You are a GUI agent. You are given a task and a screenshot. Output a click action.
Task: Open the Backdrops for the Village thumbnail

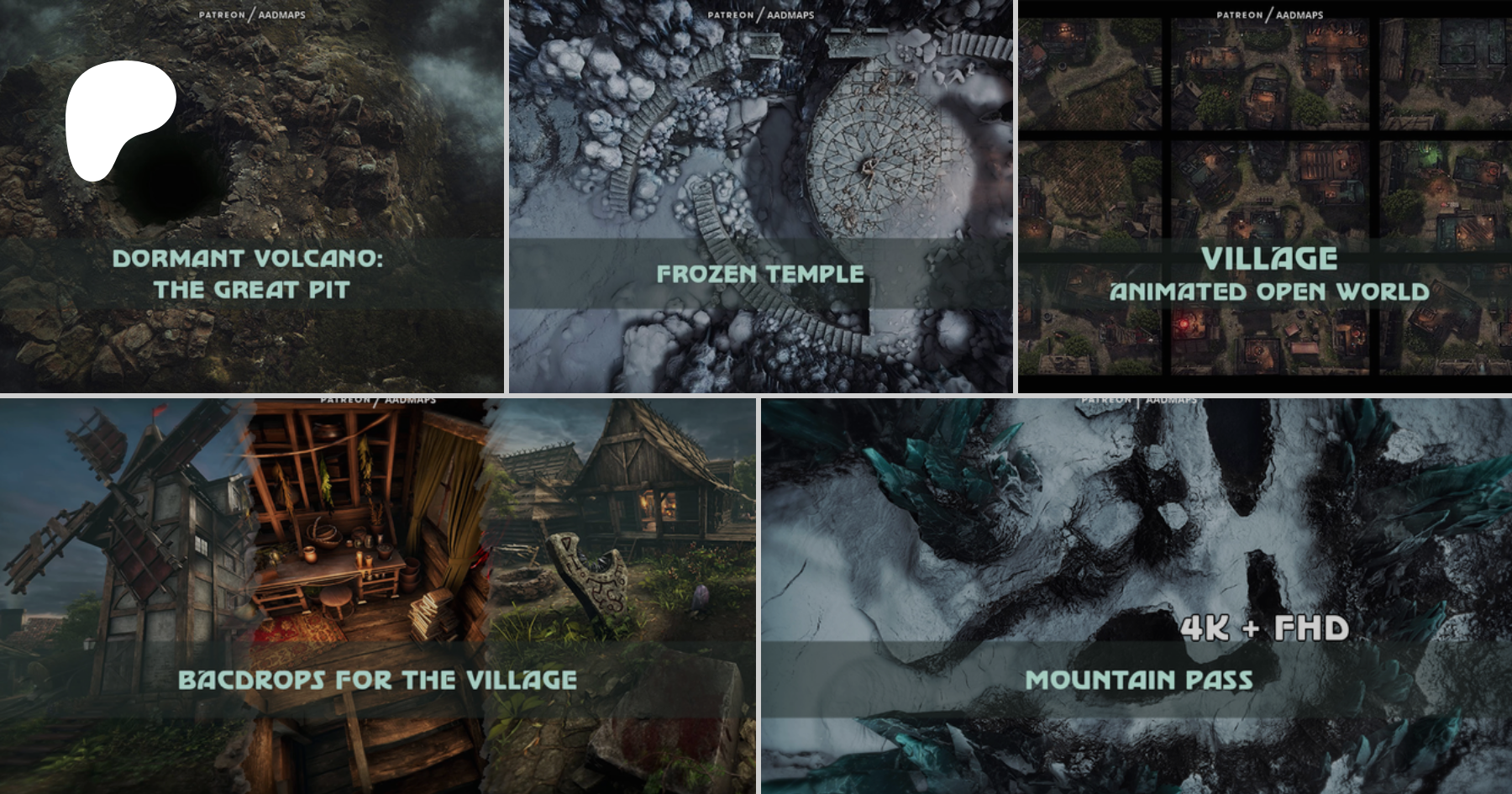pos(377,596)
